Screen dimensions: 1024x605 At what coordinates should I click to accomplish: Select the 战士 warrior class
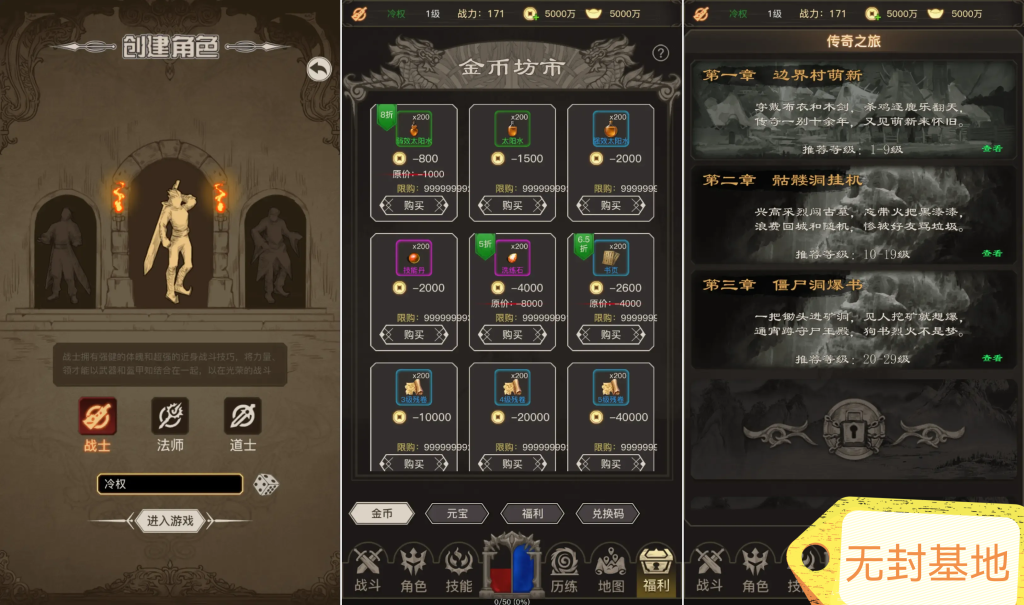tap(97, 416)
